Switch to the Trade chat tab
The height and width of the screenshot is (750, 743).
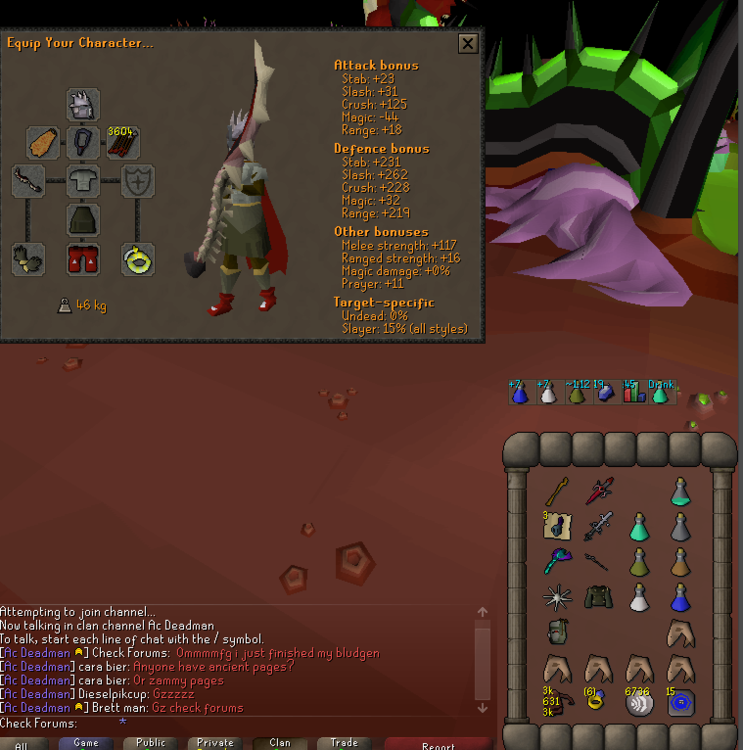point(344,743)
